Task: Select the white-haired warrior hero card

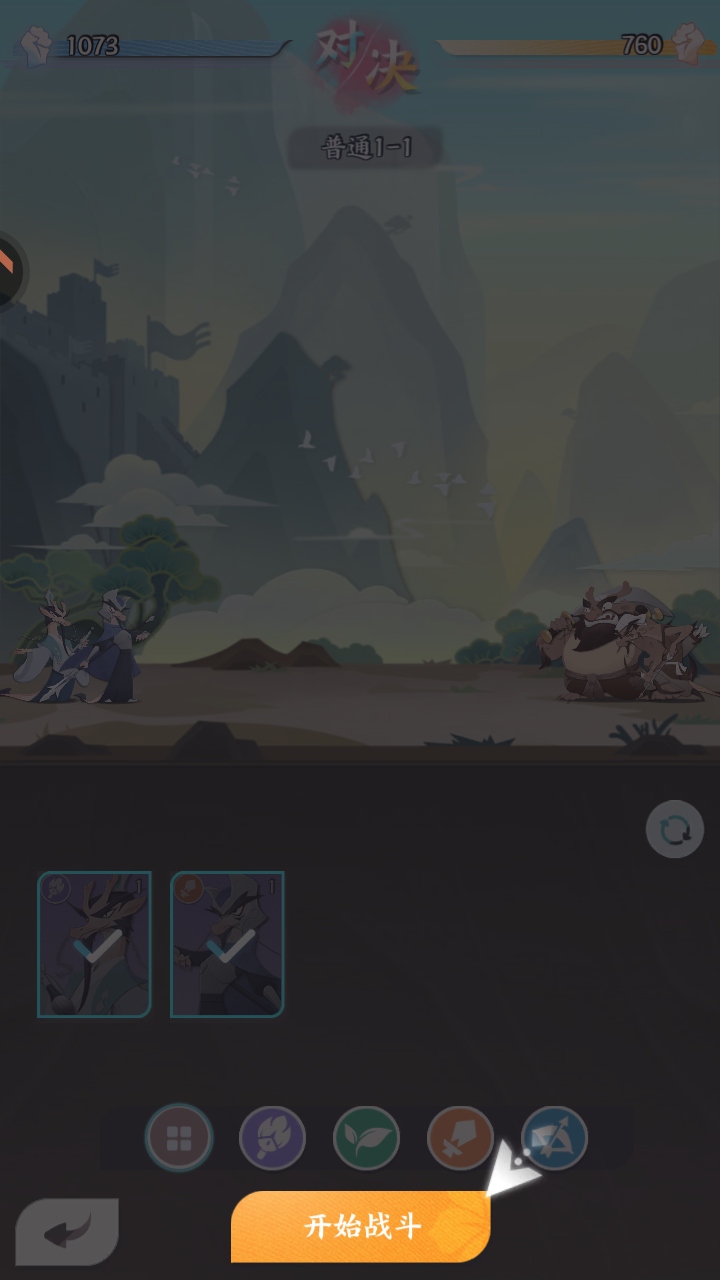Action: [x=227, y=944]
